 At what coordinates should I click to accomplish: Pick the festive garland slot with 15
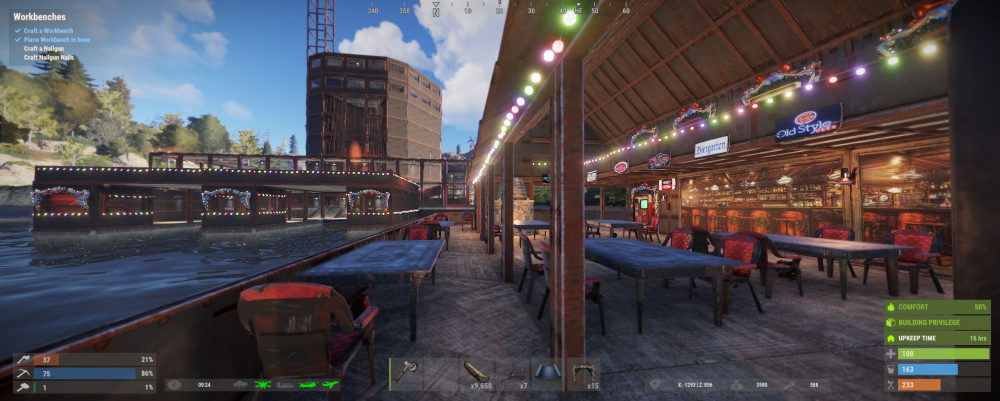583,373
